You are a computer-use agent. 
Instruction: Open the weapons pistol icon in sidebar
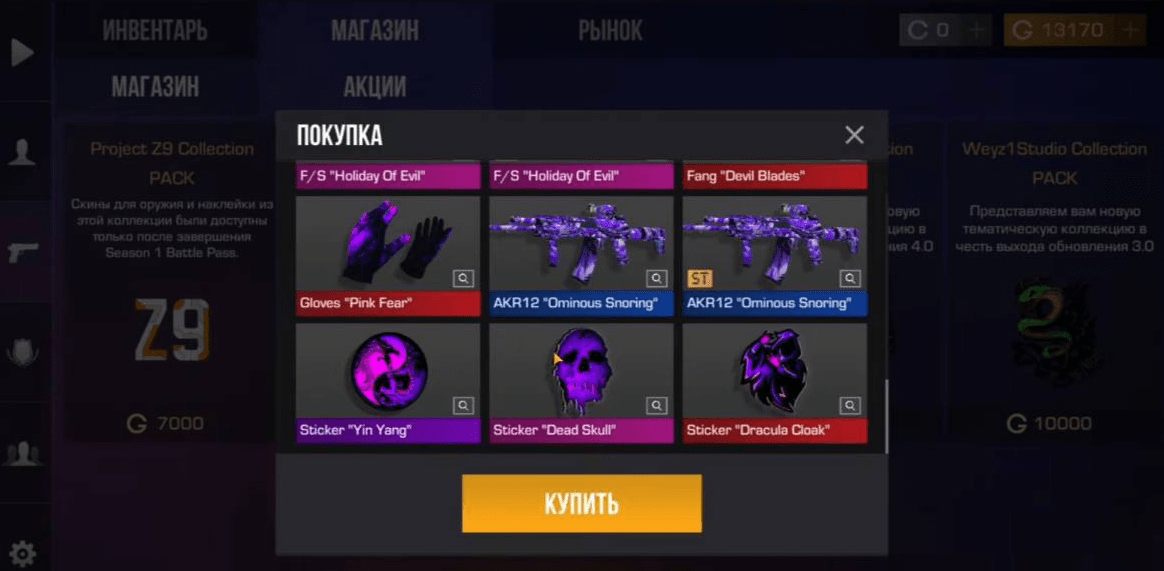pos(22,252)
